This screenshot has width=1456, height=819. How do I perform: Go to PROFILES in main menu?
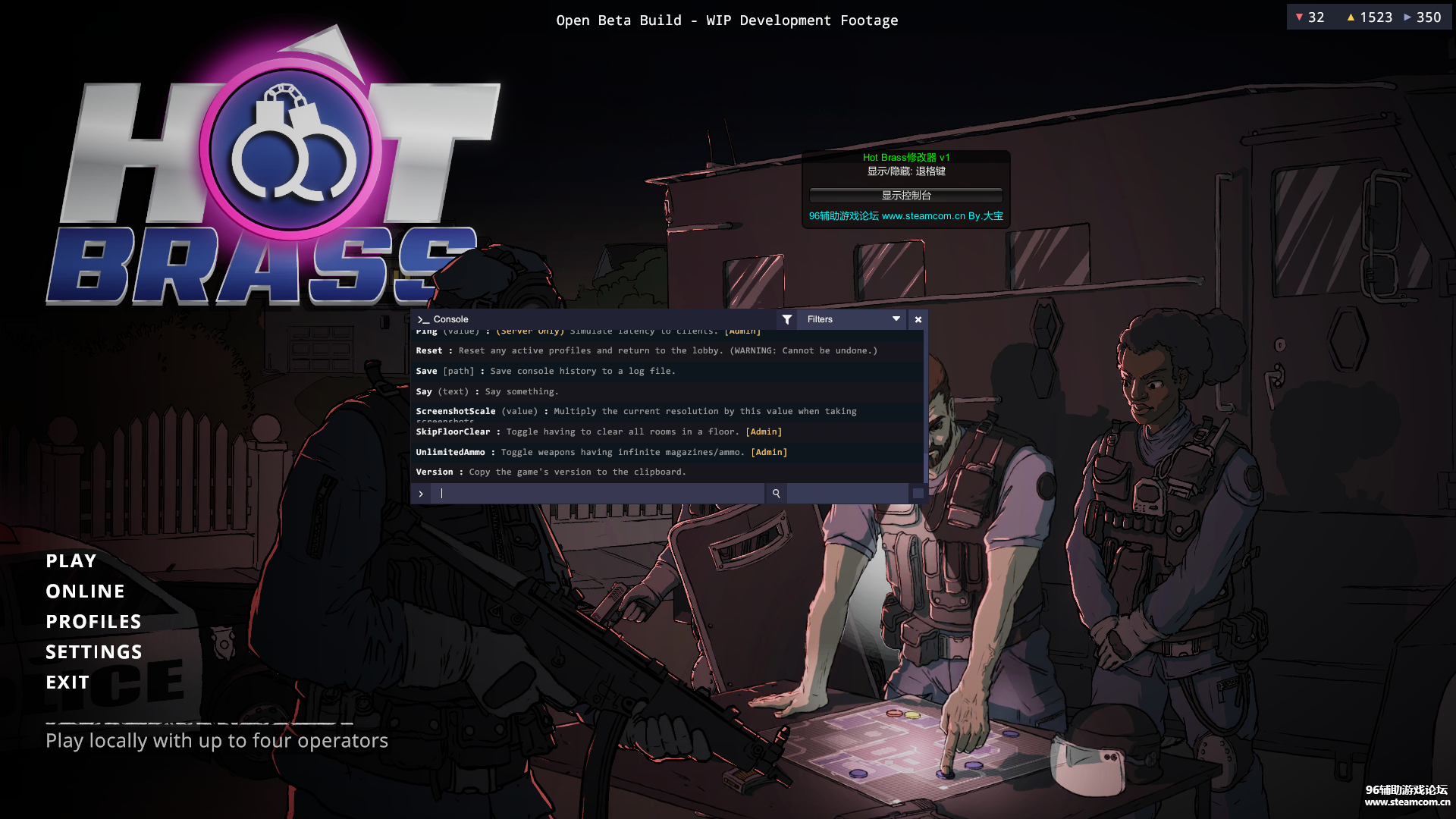click(x=93, y=622)
